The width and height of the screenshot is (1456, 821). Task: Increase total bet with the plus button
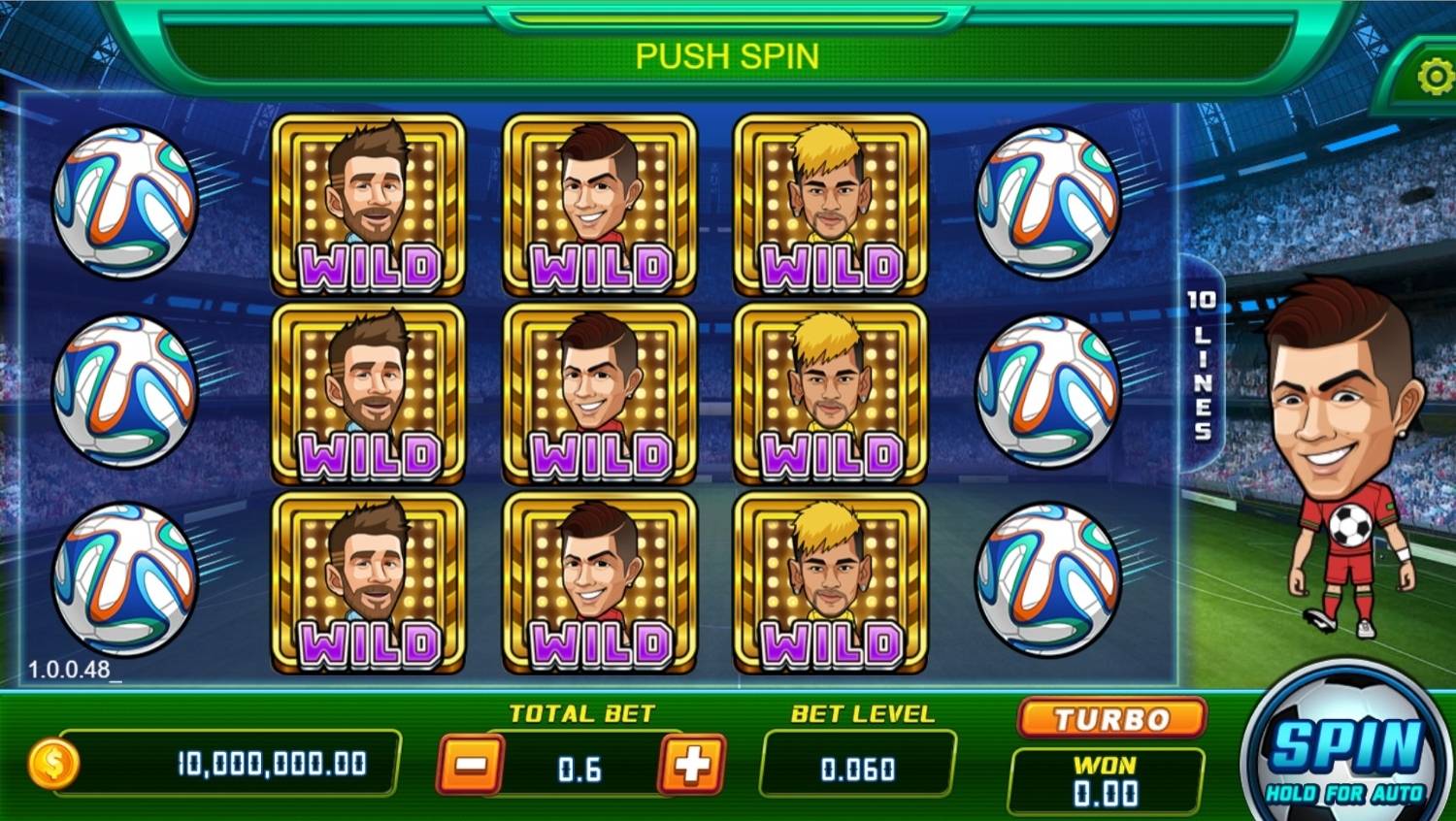point(692,765)
